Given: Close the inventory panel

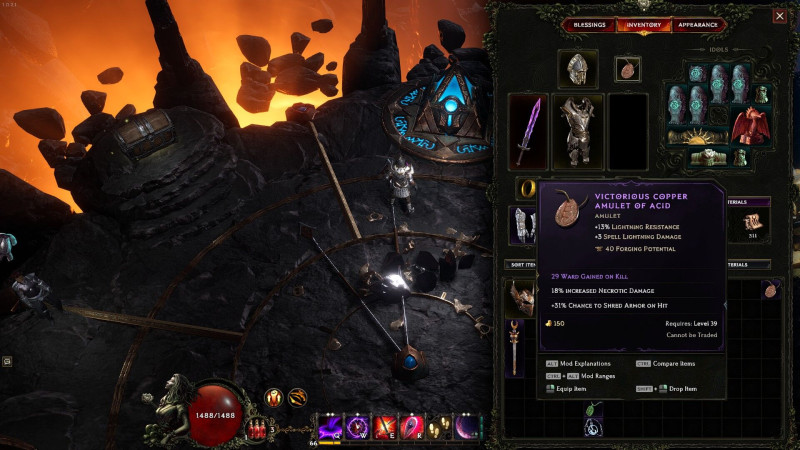Looking at the screenshot, I should [x=779, y=16].
